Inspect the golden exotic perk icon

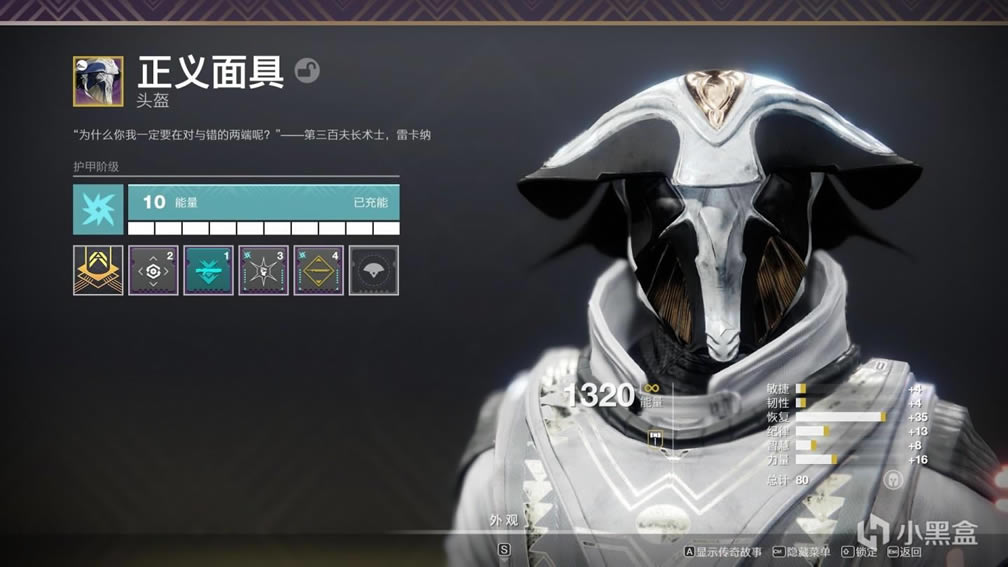(x=98, y=270)
